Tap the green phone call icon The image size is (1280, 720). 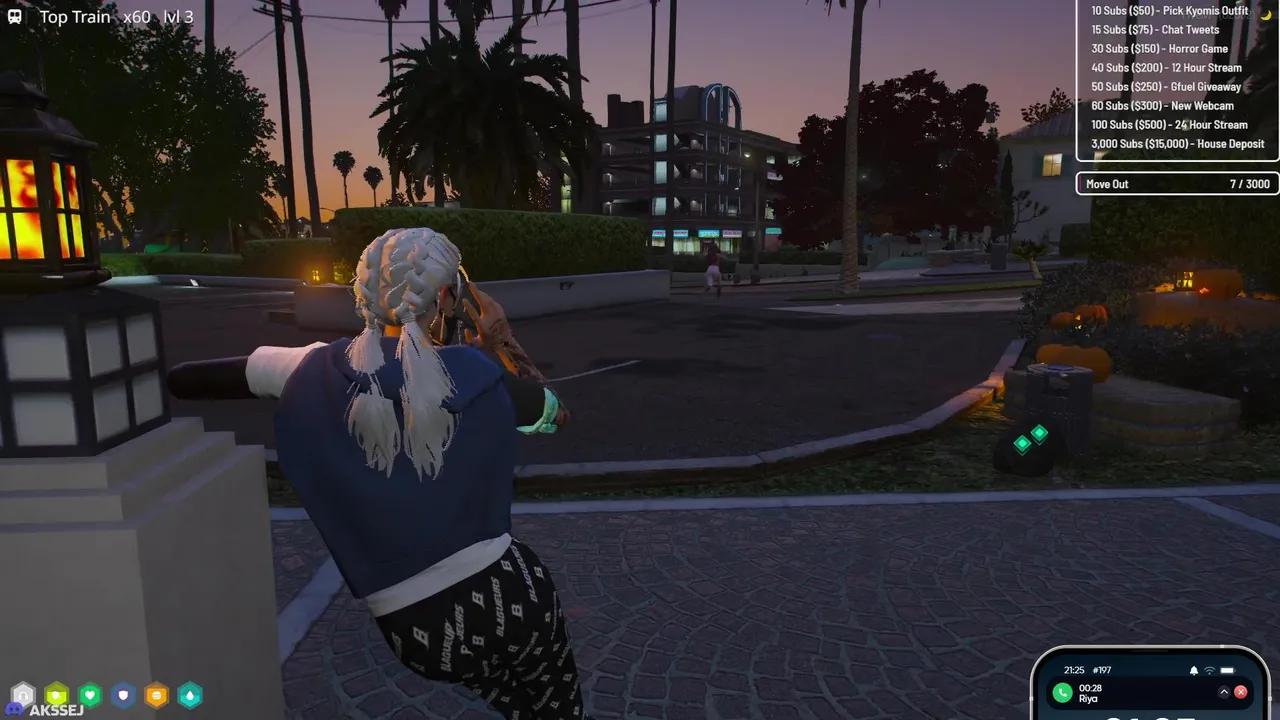[1062, 693]
